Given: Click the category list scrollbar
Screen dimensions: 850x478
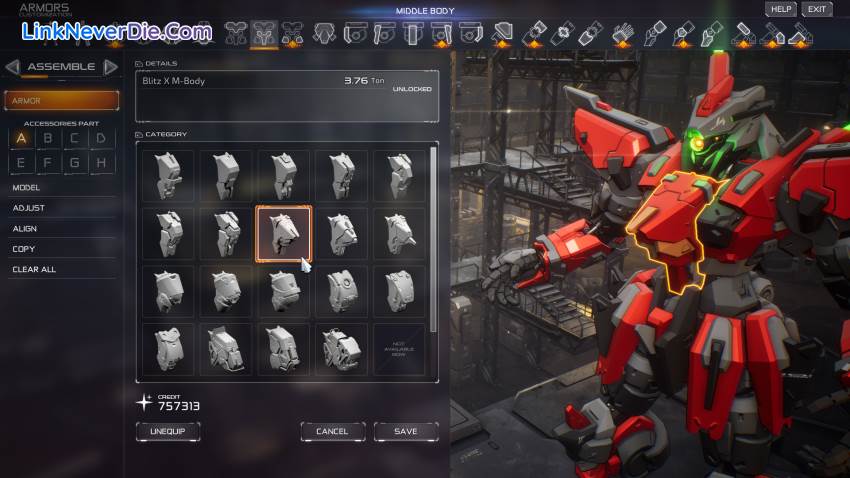Looking at the screenshot, I should pos(433,240).
